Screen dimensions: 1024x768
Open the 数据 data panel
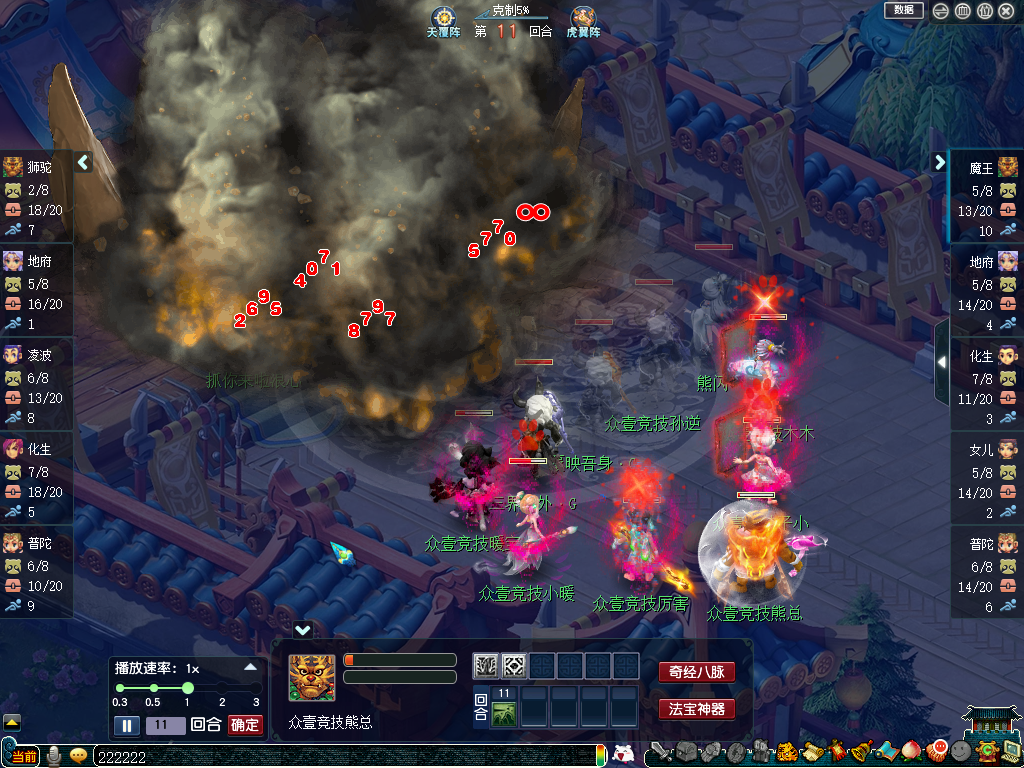(x=903, y=10)
